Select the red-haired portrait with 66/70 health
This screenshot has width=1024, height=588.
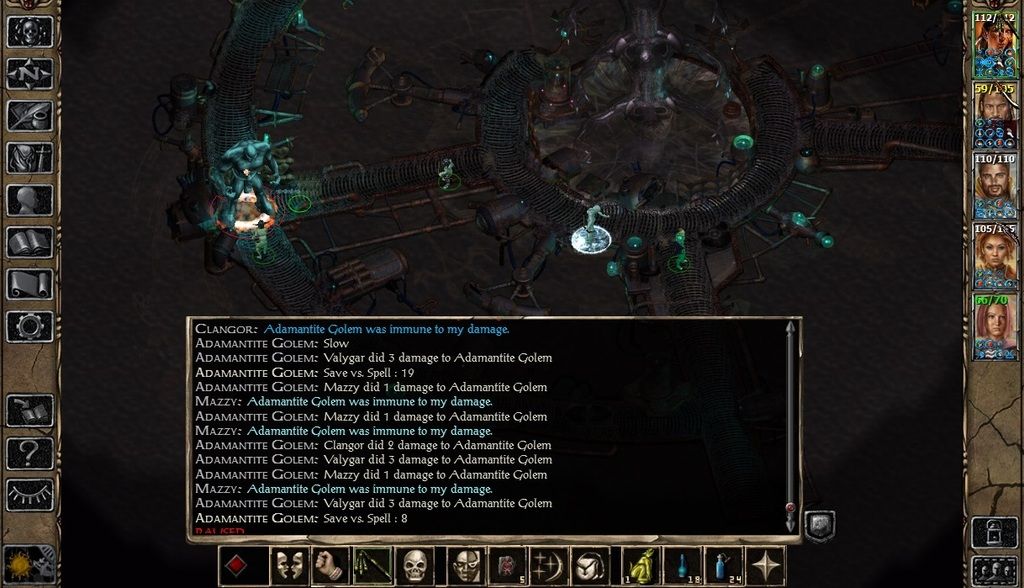(994, 327)
